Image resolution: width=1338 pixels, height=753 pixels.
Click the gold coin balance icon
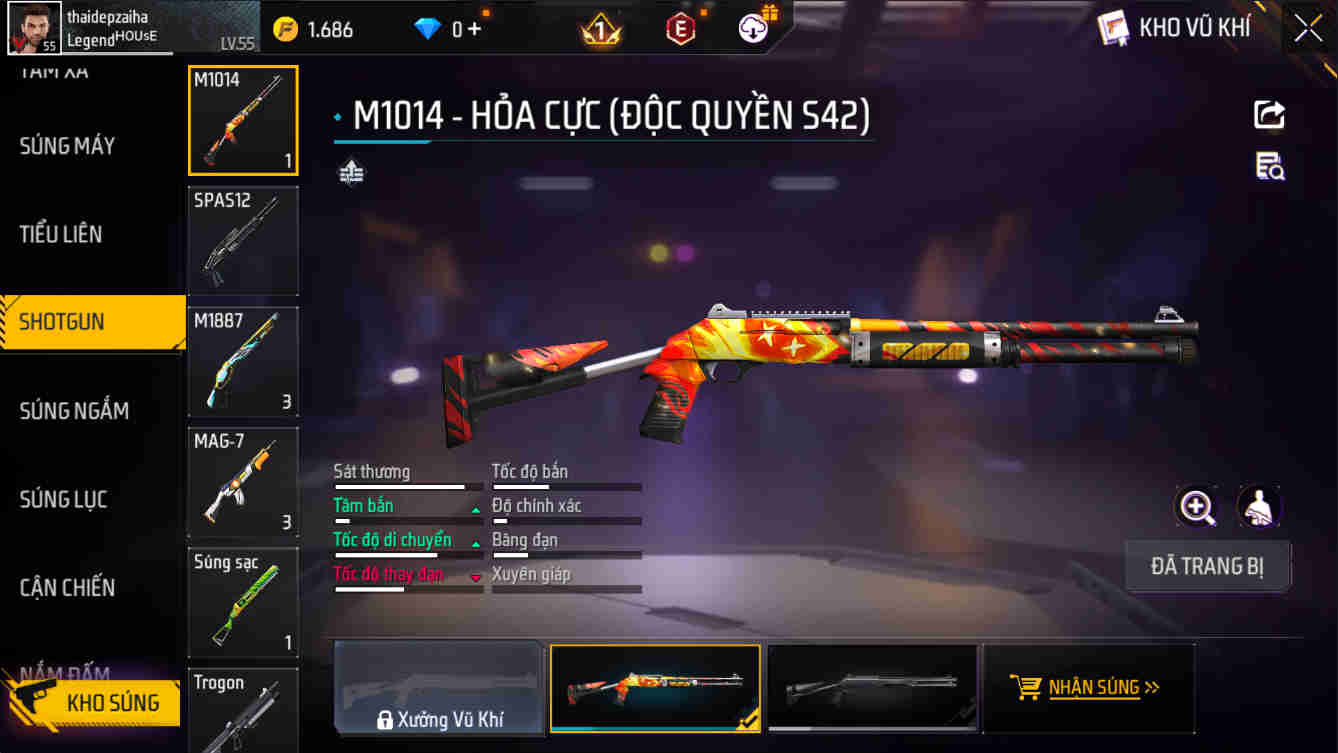click(x=286, y=28)
